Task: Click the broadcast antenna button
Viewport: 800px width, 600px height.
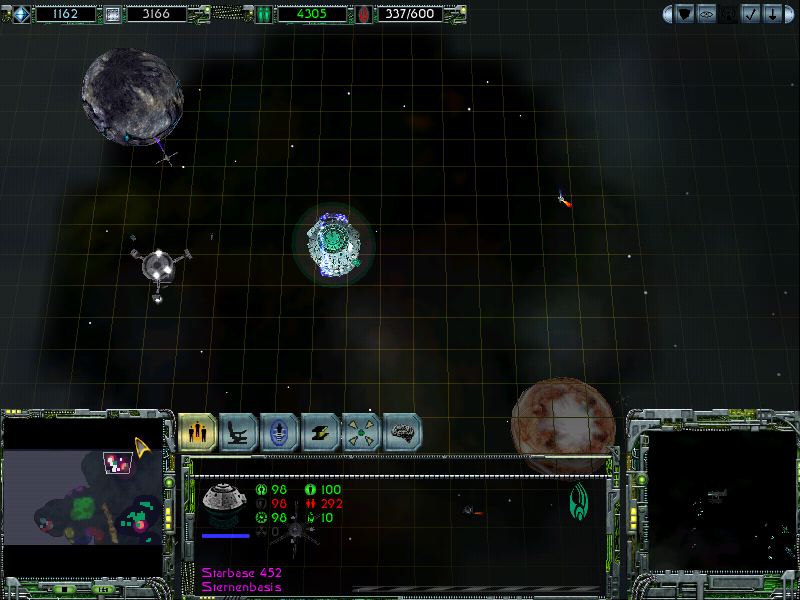Action: pos(727,14)
